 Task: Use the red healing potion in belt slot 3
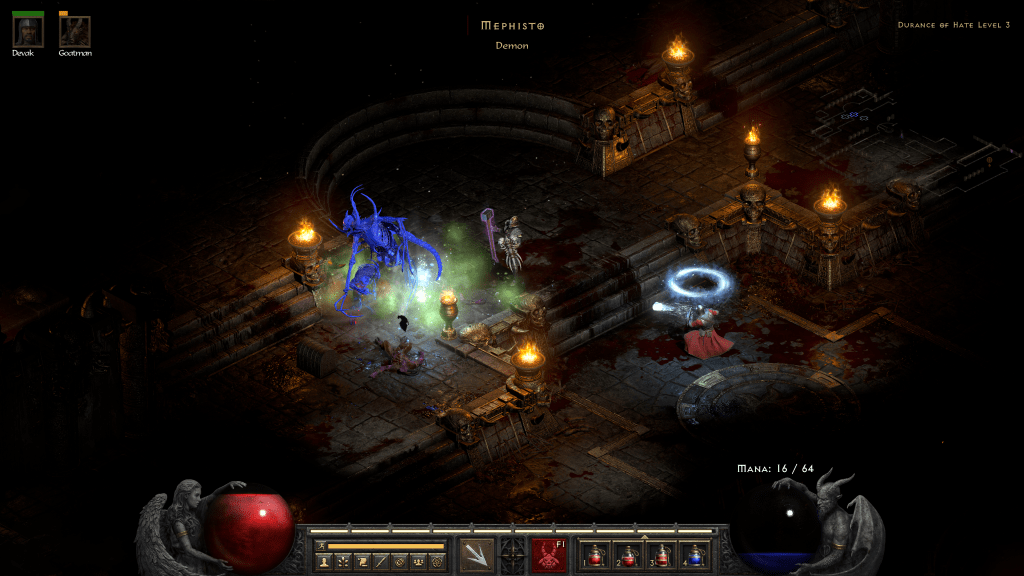(x=663, y=554)
